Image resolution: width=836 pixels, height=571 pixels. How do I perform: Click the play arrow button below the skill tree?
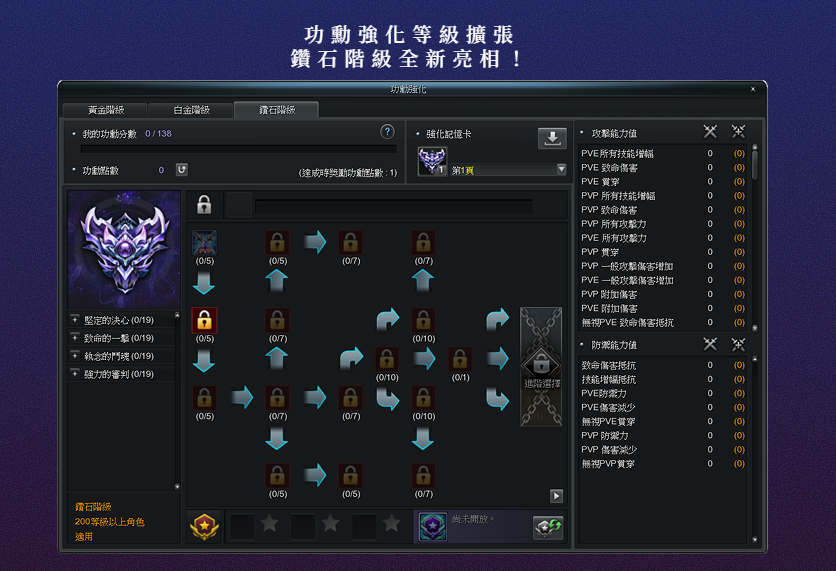[x=556, y=496]
